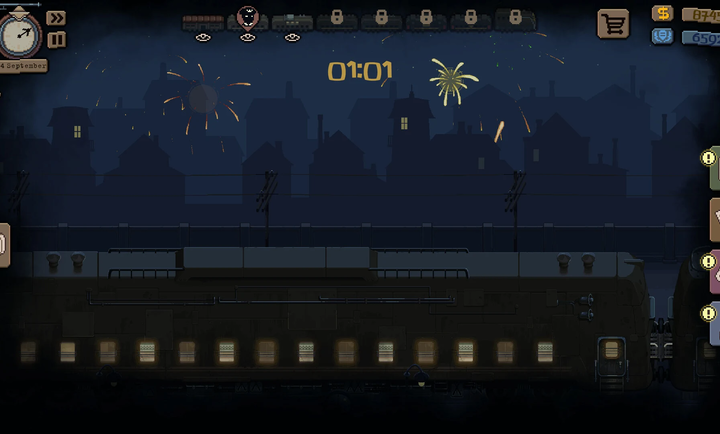Open the tab on the left screen edge

(4, 244)
